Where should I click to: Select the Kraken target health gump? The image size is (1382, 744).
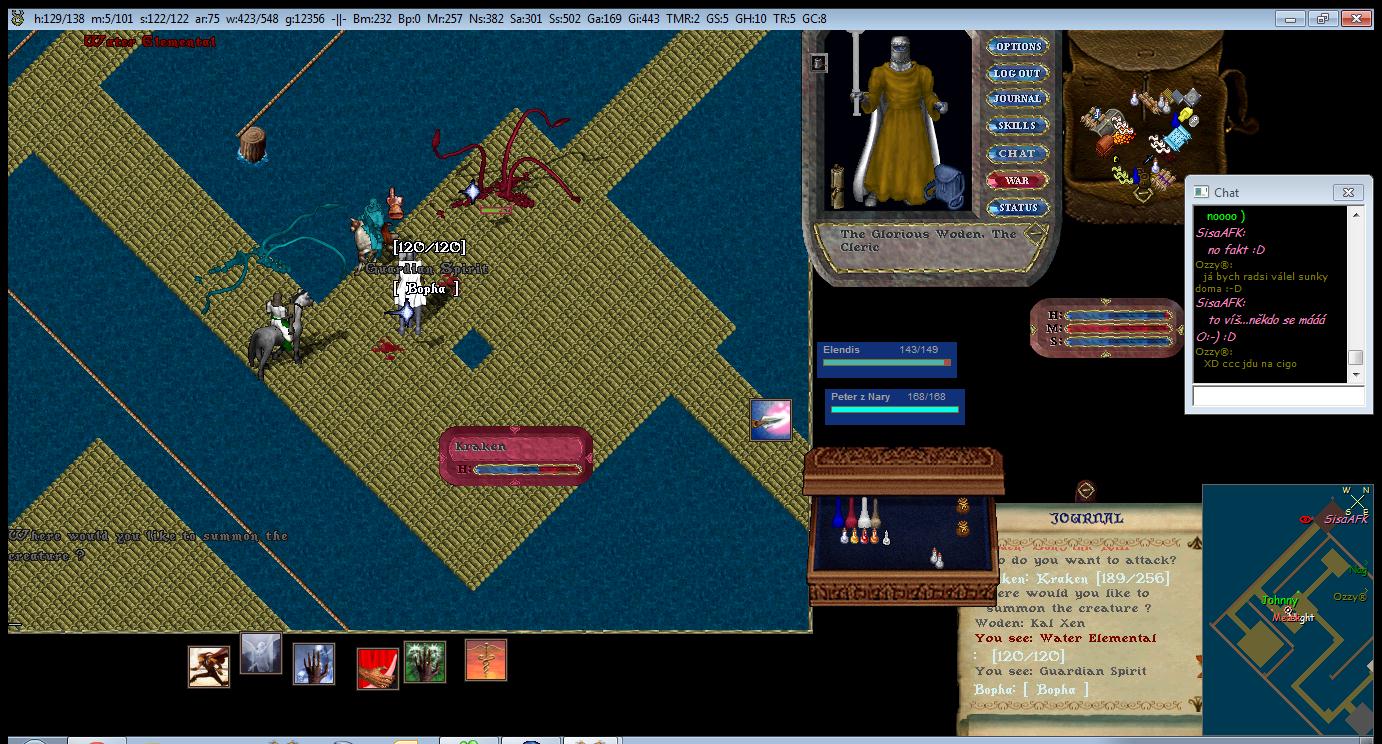(x=516, y=457)
